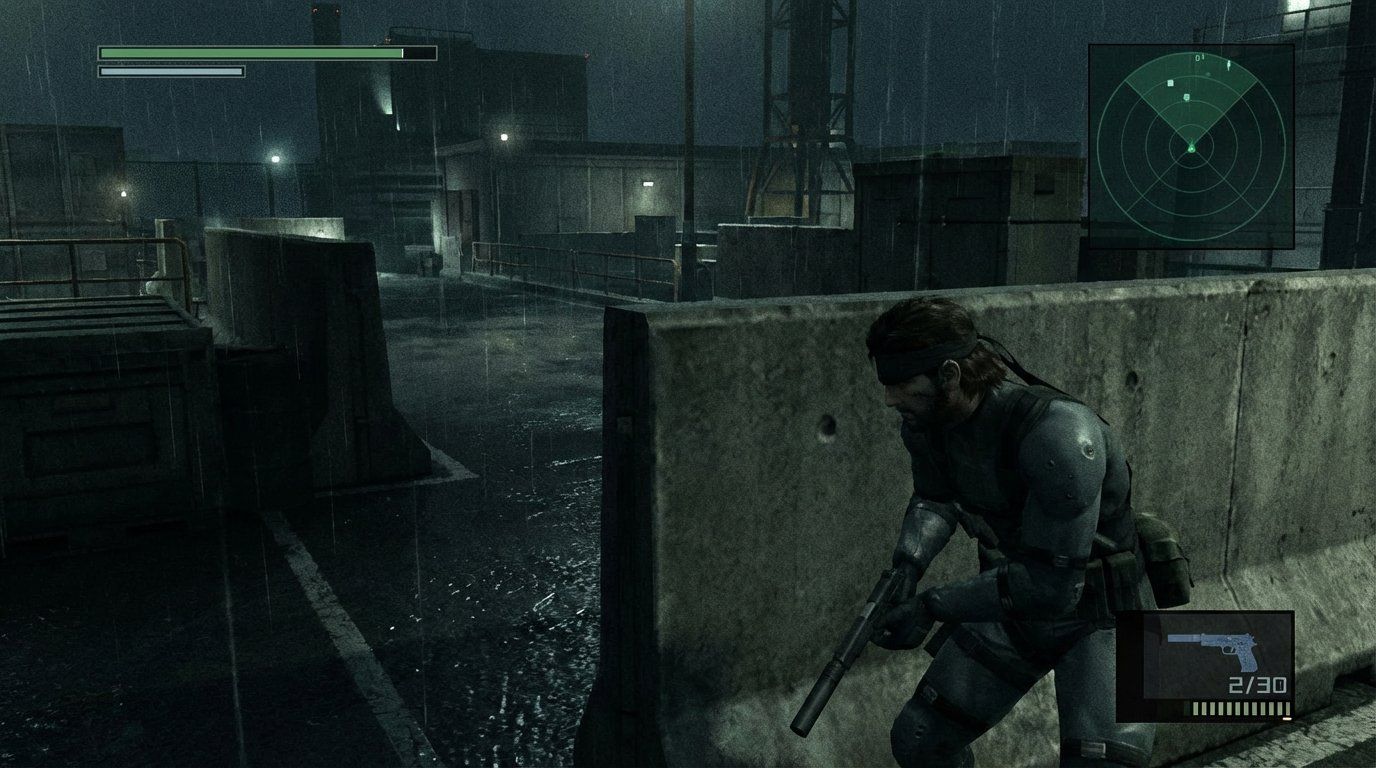This screenshot has width=1376, height=768.
Task: Click the enemy soldier blip on the radar
Action: coord(1227,64)
